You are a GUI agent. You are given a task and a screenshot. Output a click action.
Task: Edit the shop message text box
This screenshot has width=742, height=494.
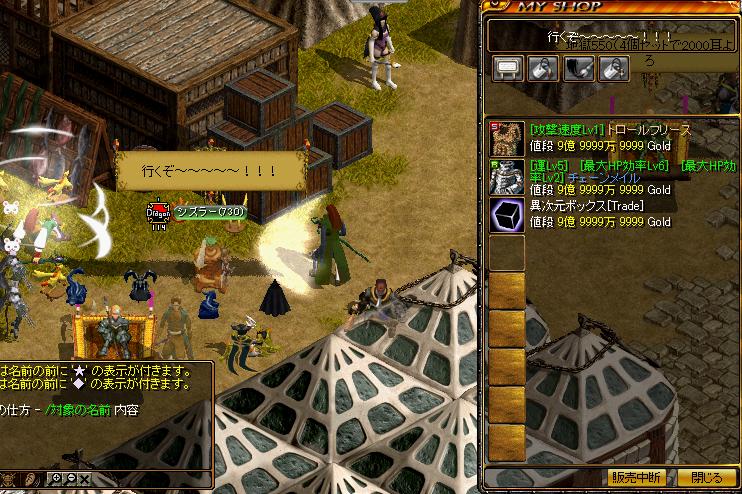click(610, 37)
